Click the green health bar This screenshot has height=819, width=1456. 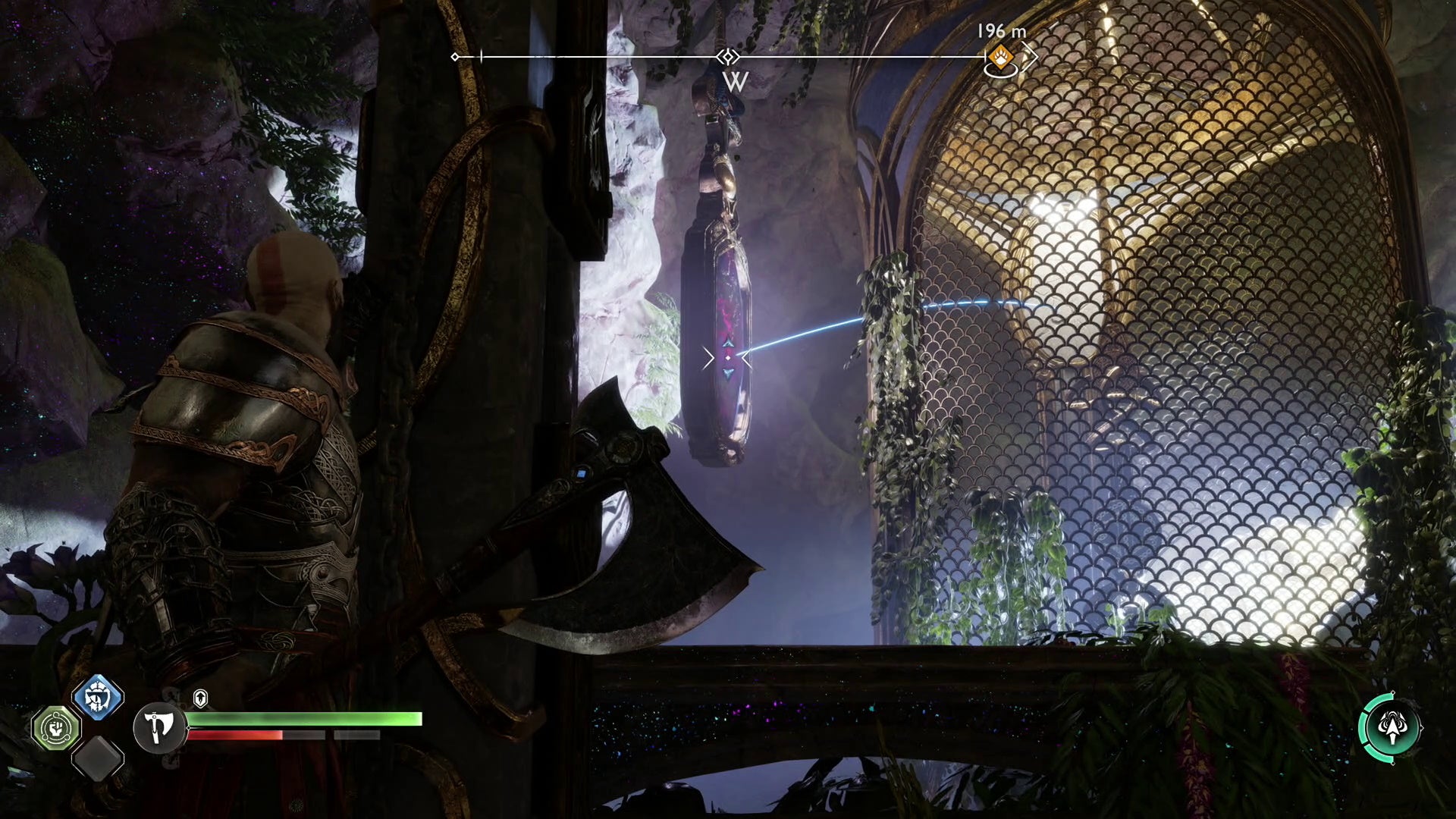tap(303, 718)
